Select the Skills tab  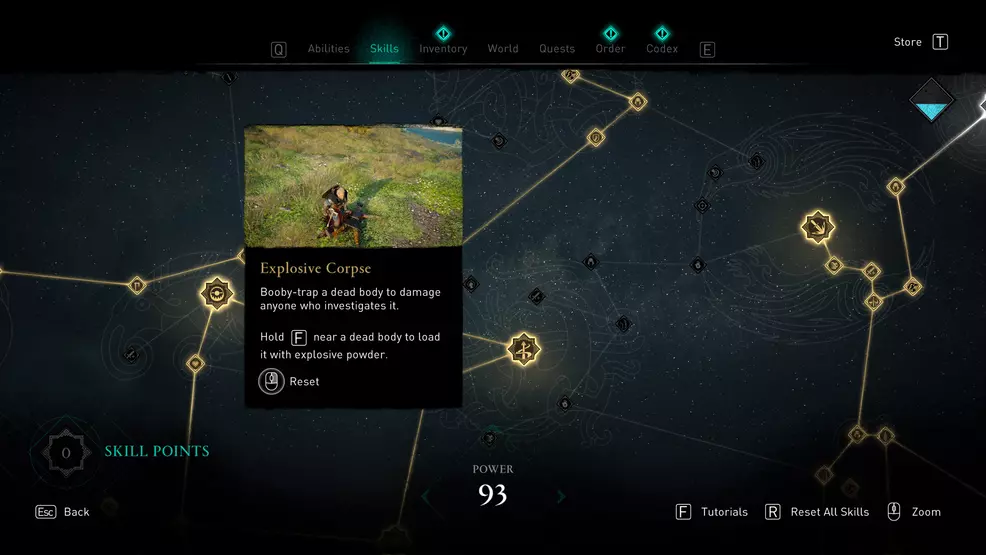[x=384, y=49]
